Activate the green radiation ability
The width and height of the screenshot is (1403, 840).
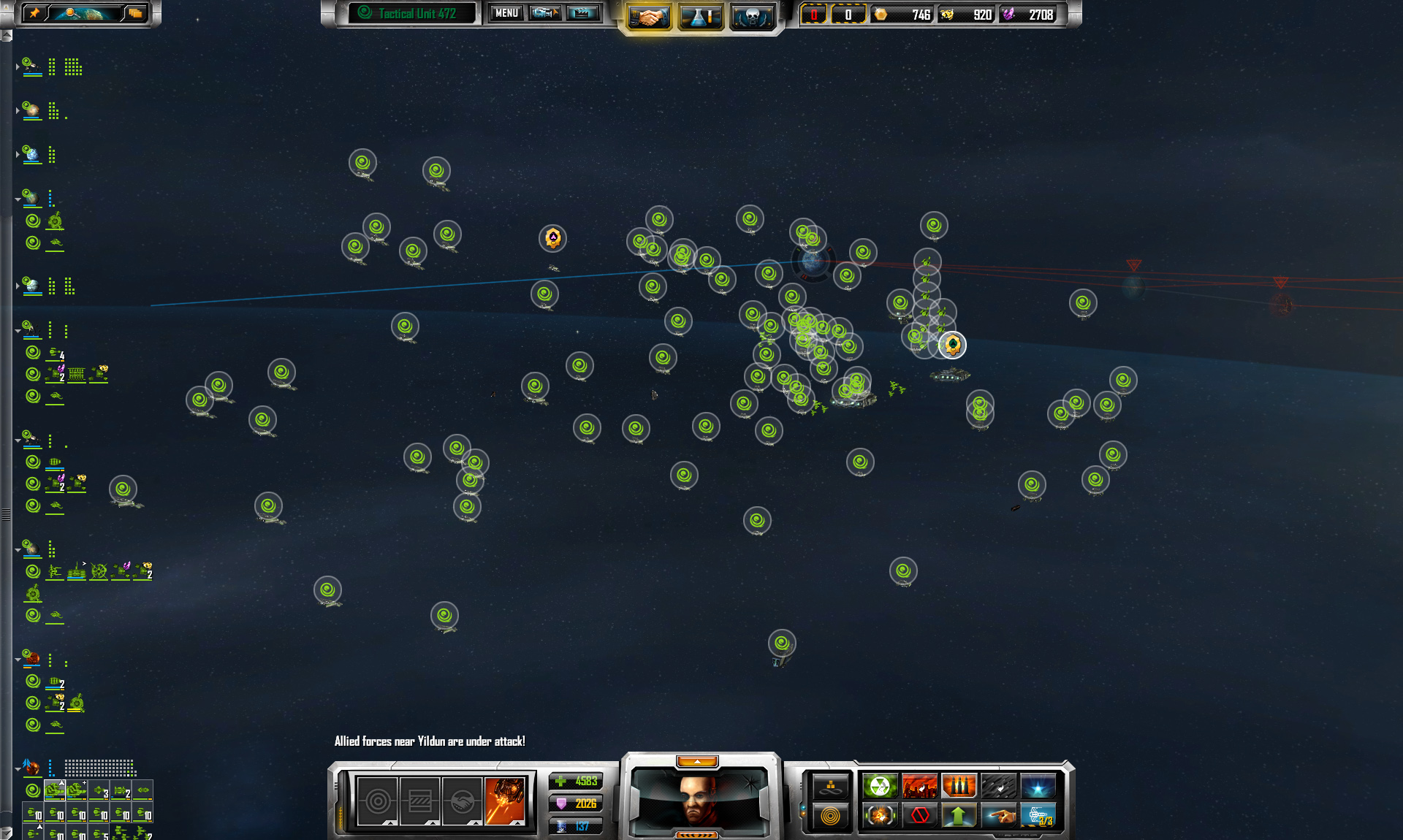pyautogui.click(x=880, y=786)
